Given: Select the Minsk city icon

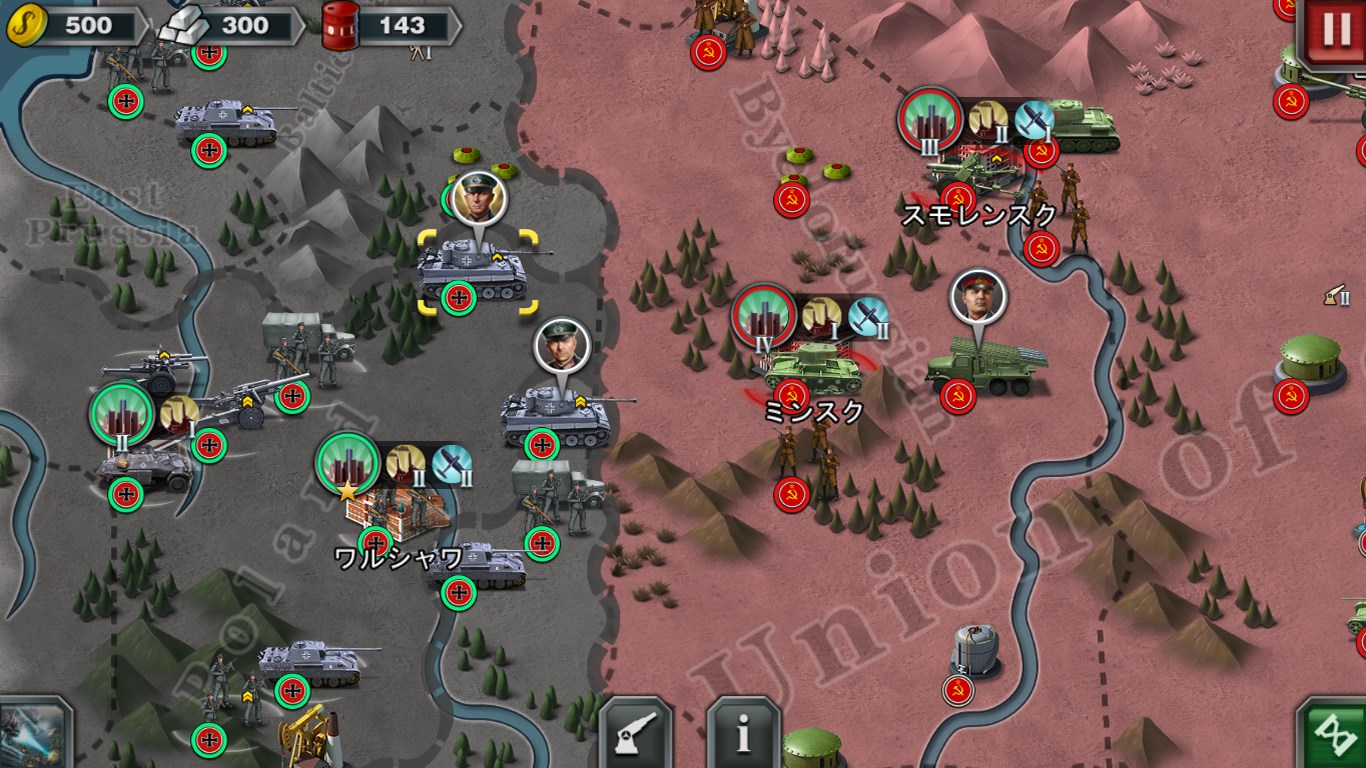Looking at the screenshot, I should 764,317.
